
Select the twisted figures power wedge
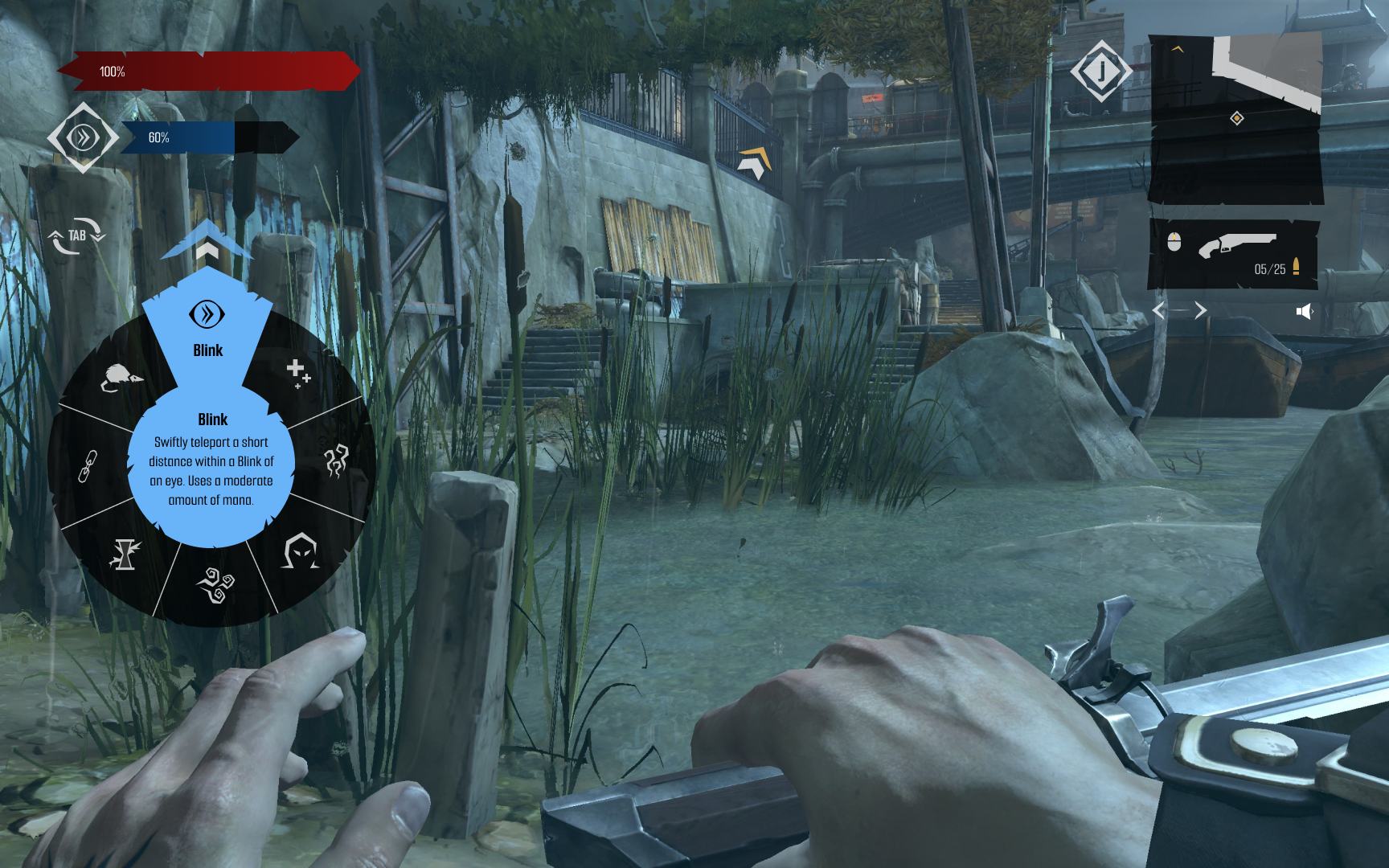point(336,461)
